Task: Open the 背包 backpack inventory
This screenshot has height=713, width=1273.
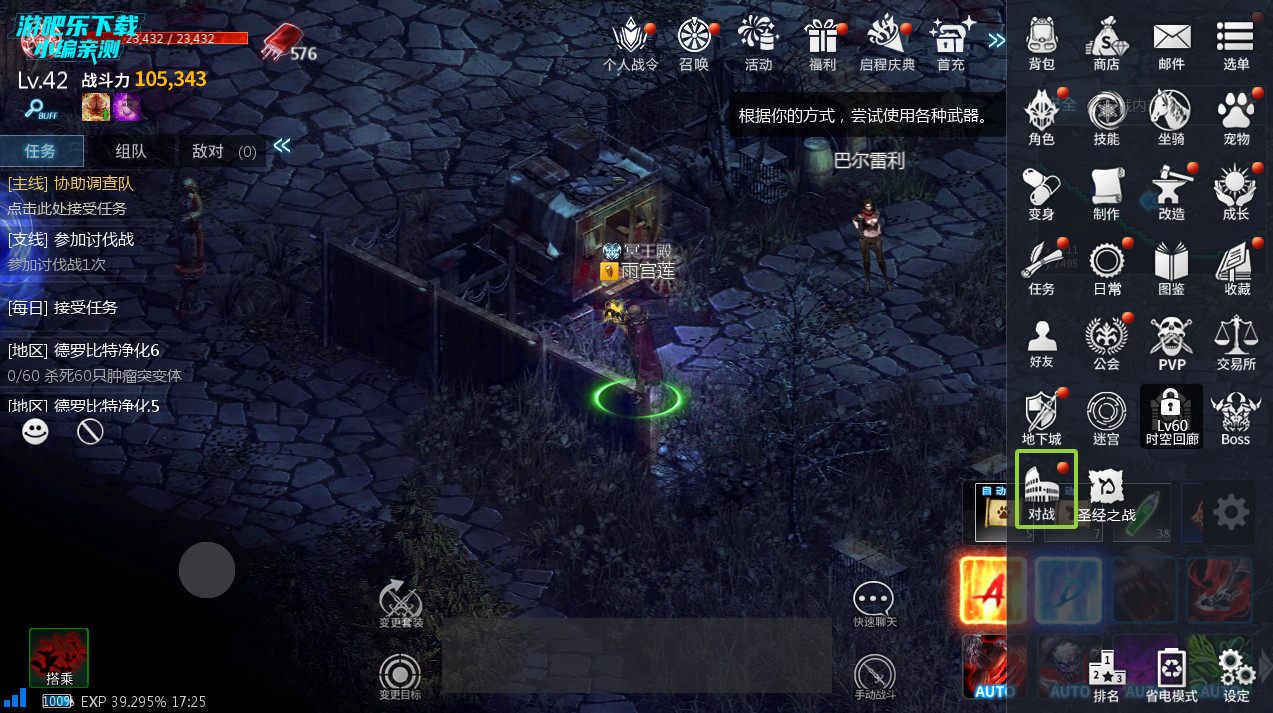Action: point(1041,44)
